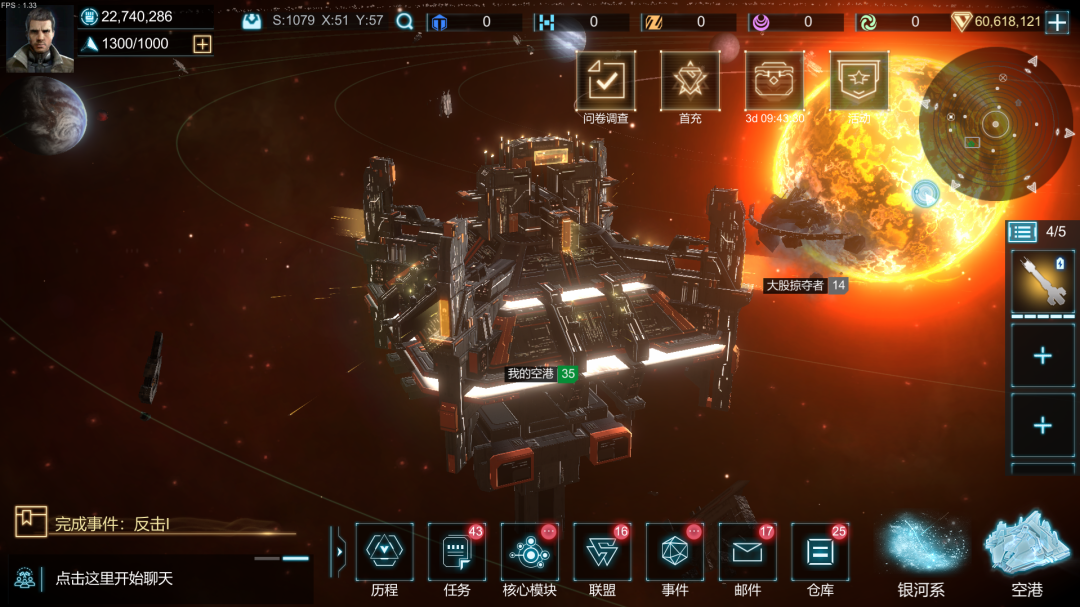Open the 任务 missions menu

pyautogui.click(x=457, y=553)
